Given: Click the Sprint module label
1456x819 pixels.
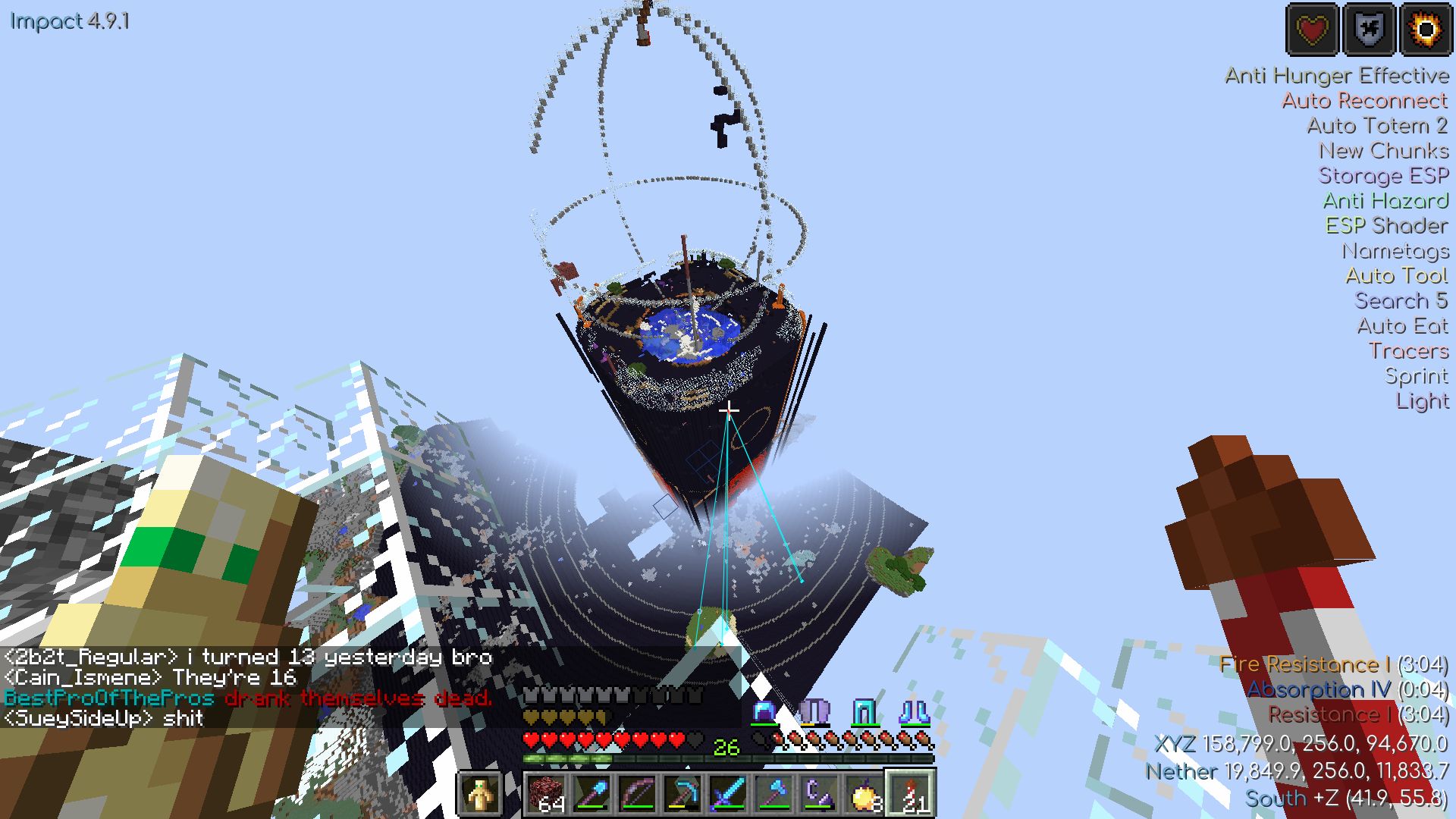Looking at the screenshot, I should (x=1417, y=376).
